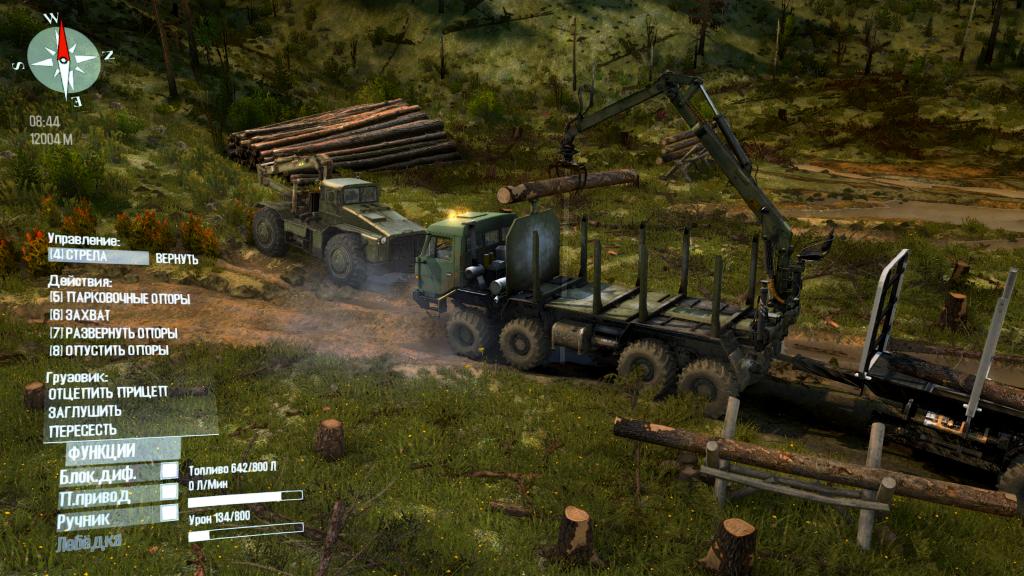1024x576 pixels.
Task: Click ЗАГЛУШИТЬ to shut off engine
Action: point(85,411)
